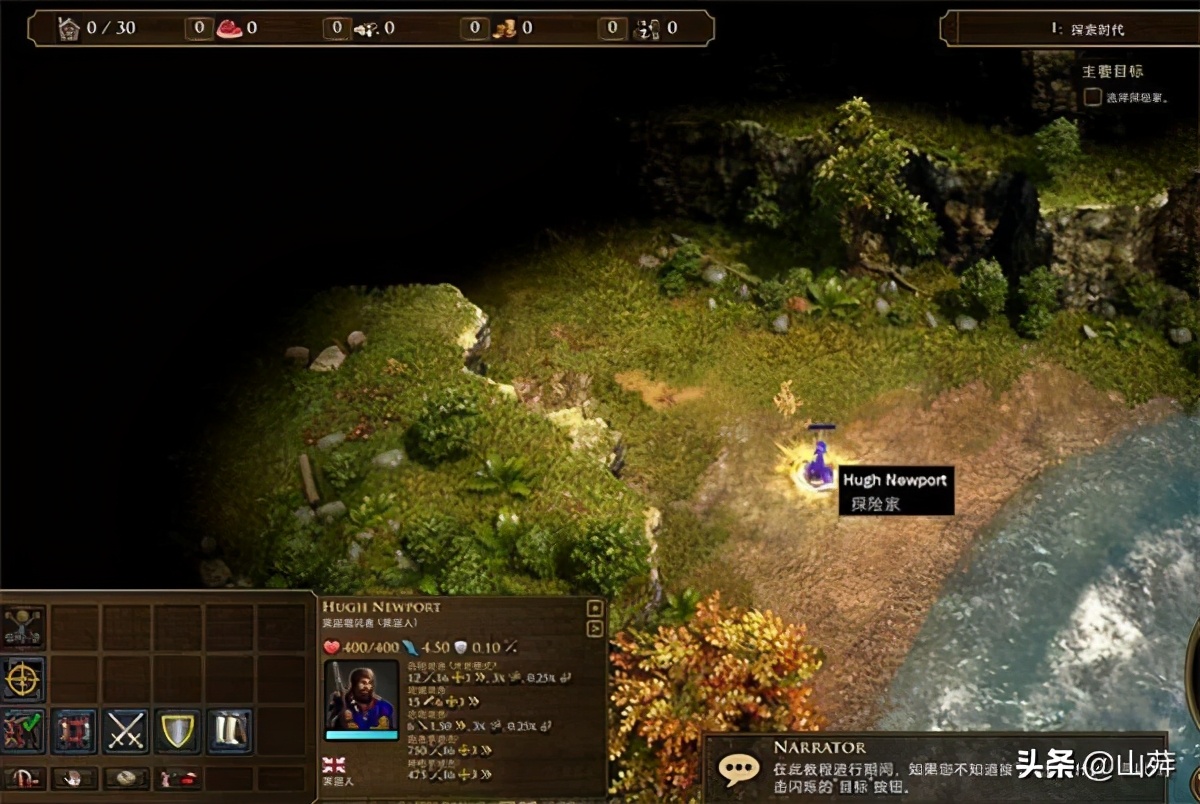Image resolution: width=1200 pixels, height=804 pixels.
Task: Click the primary objective checkbox
Action: (x=1092, y=97)
